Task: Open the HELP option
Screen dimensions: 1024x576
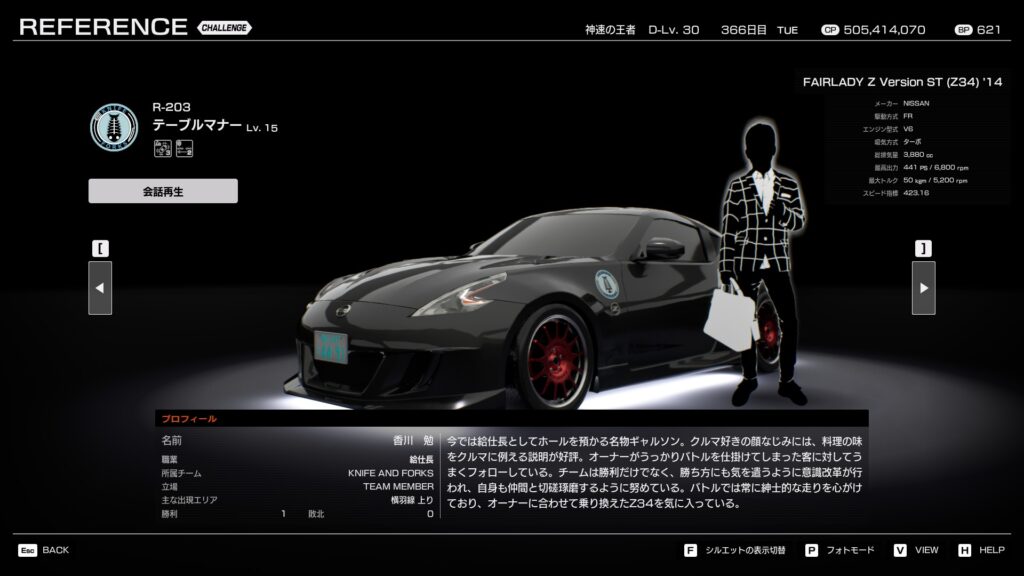Action: 981,550
